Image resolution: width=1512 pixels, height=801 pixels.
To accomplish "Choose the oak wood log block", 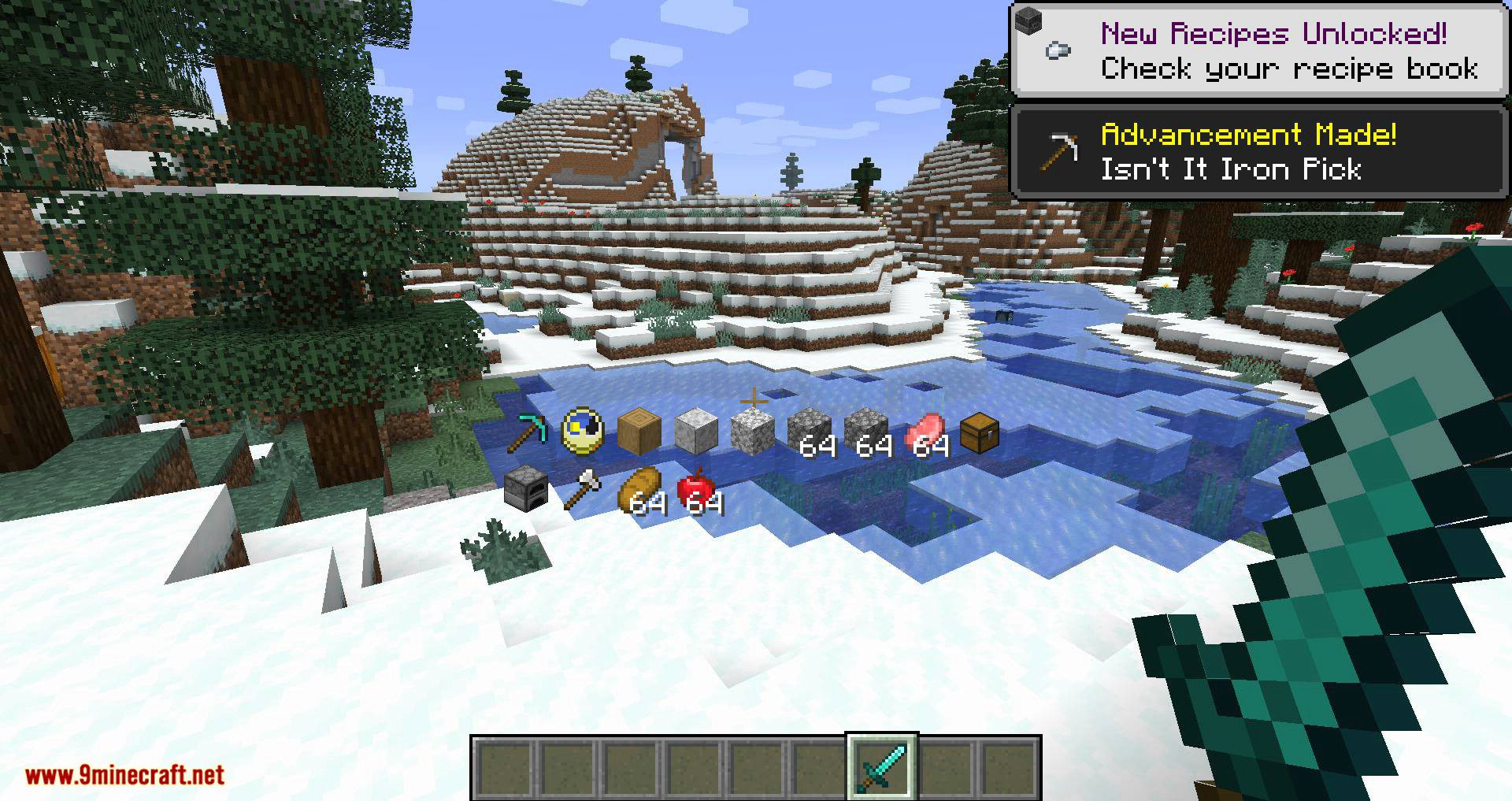I will pos(639,432).
